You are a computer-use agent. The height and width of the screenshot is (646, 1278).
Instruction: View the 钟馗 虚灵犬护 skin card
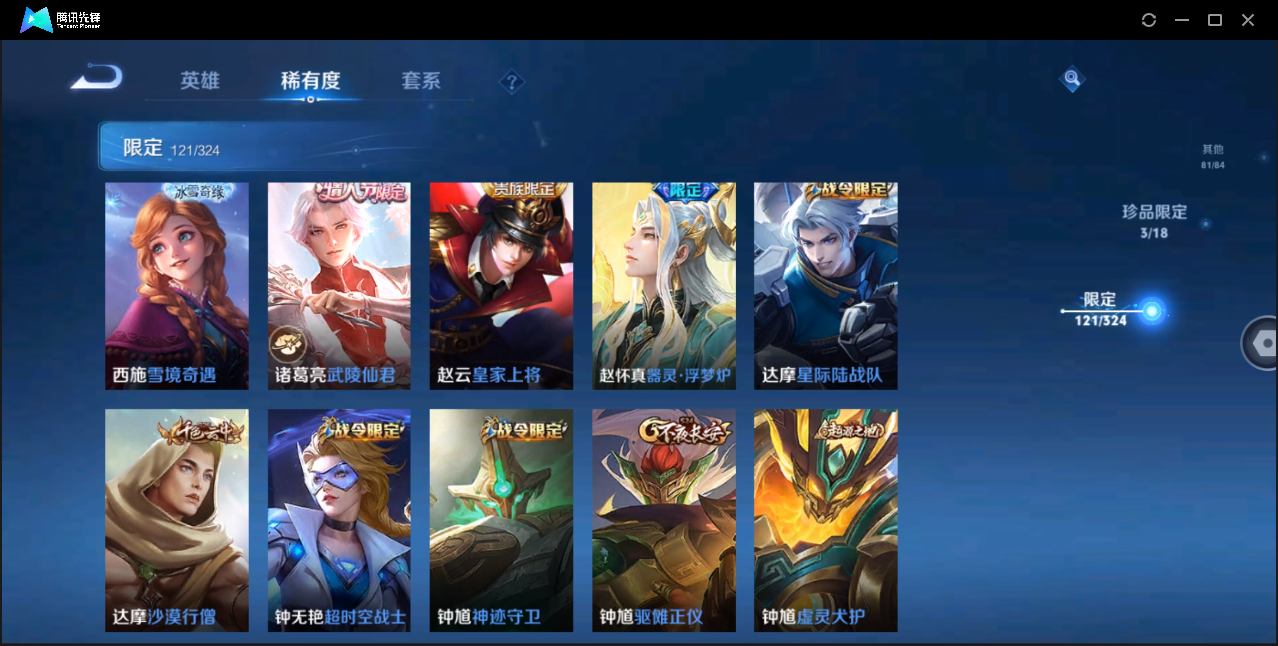[825, 520]
